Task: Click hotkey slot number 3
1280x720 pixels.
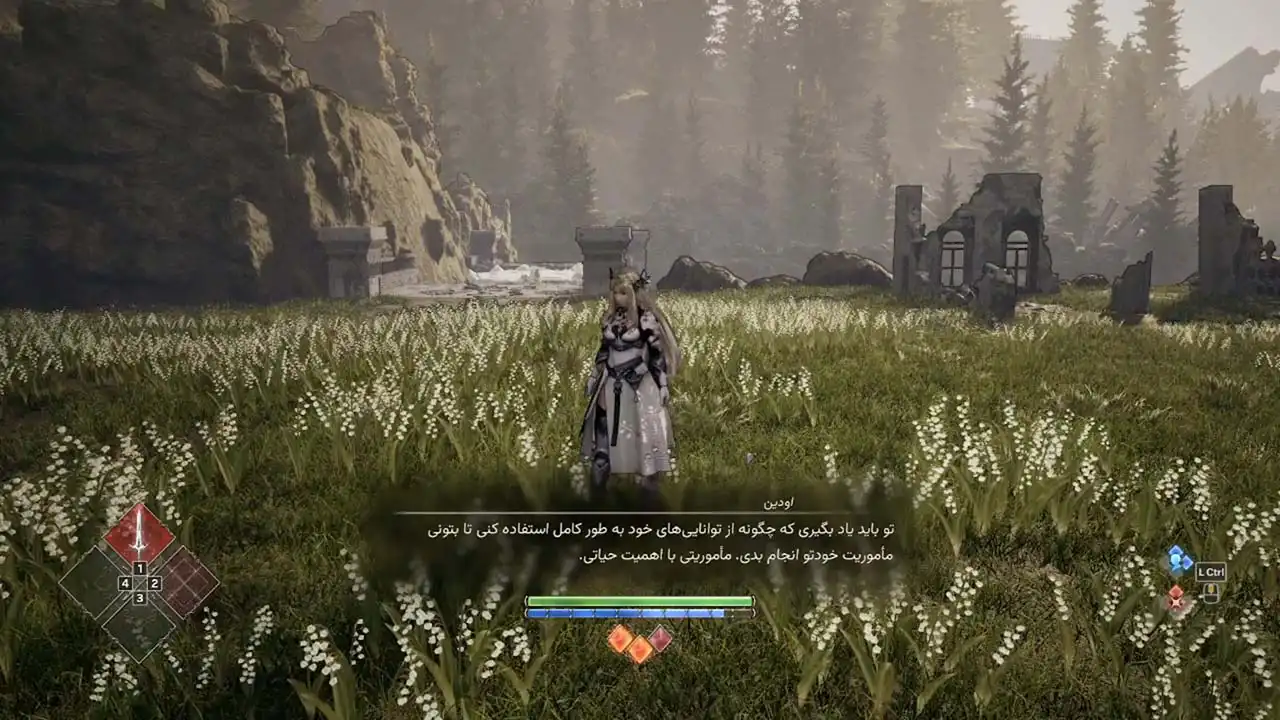Action: [140, 598]
